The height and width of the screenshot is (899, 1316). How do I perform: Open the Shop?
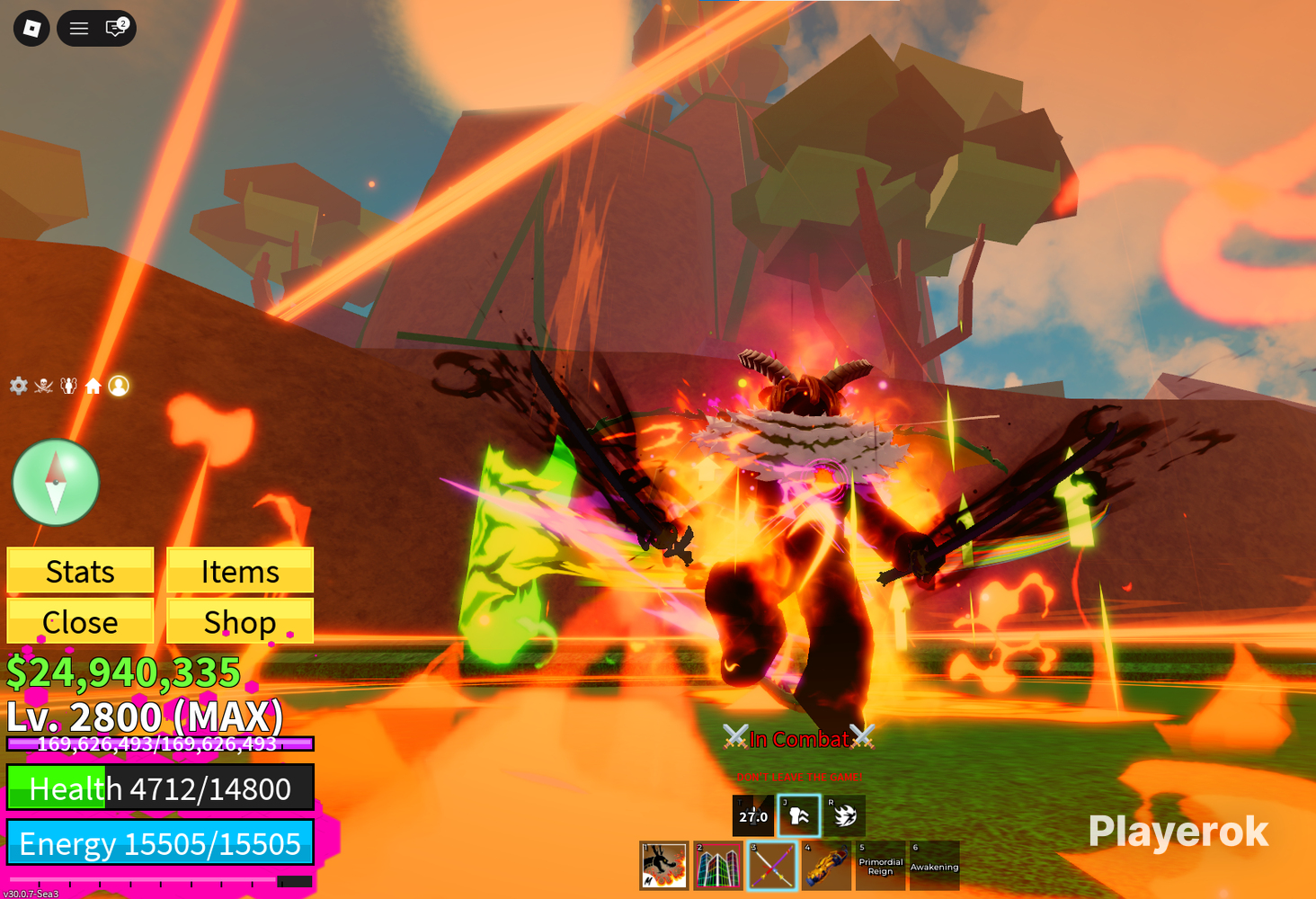[x=240, y=621]
